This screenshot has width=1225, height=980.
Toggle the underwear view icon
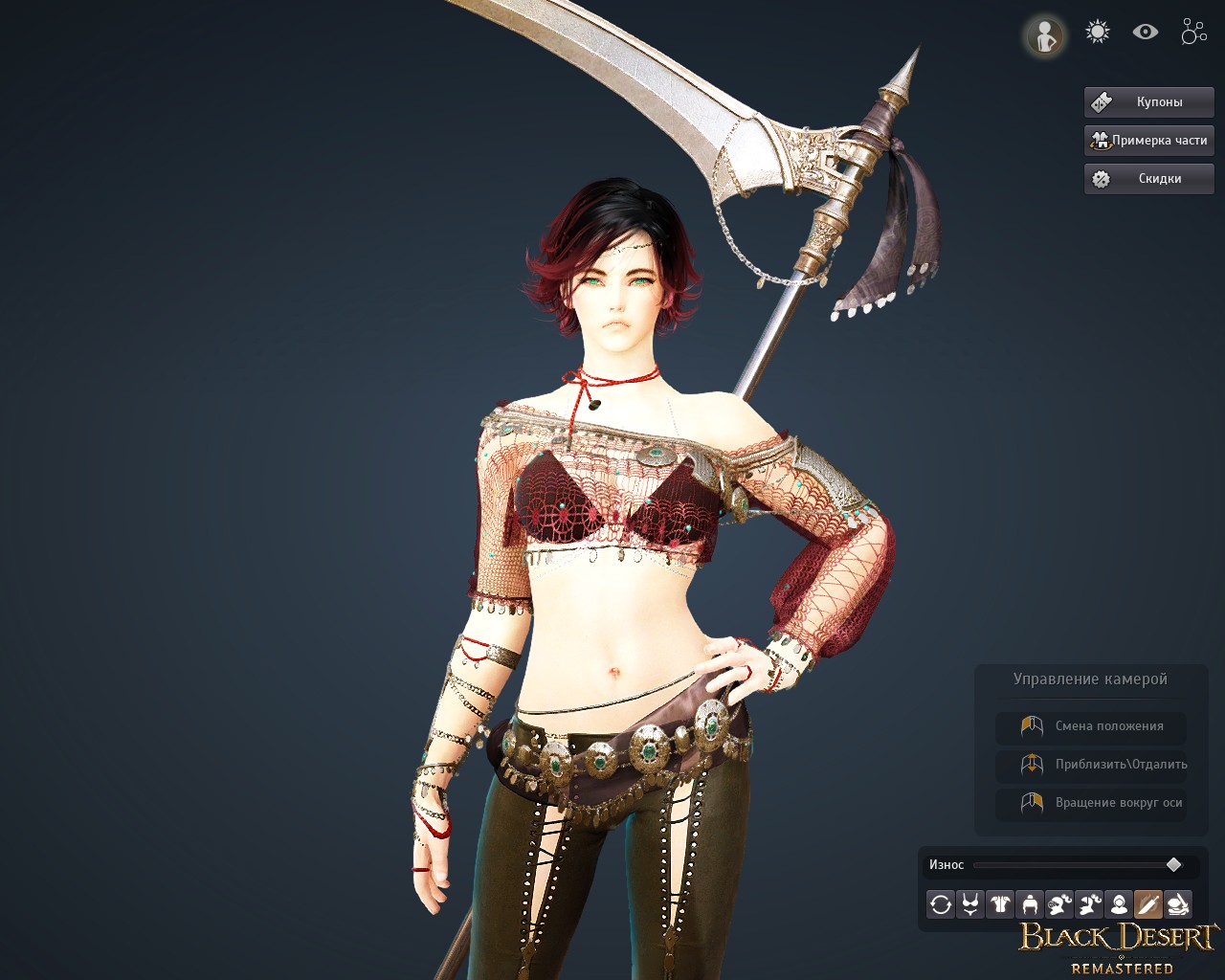pyautogui.click(x=970, y=904)
